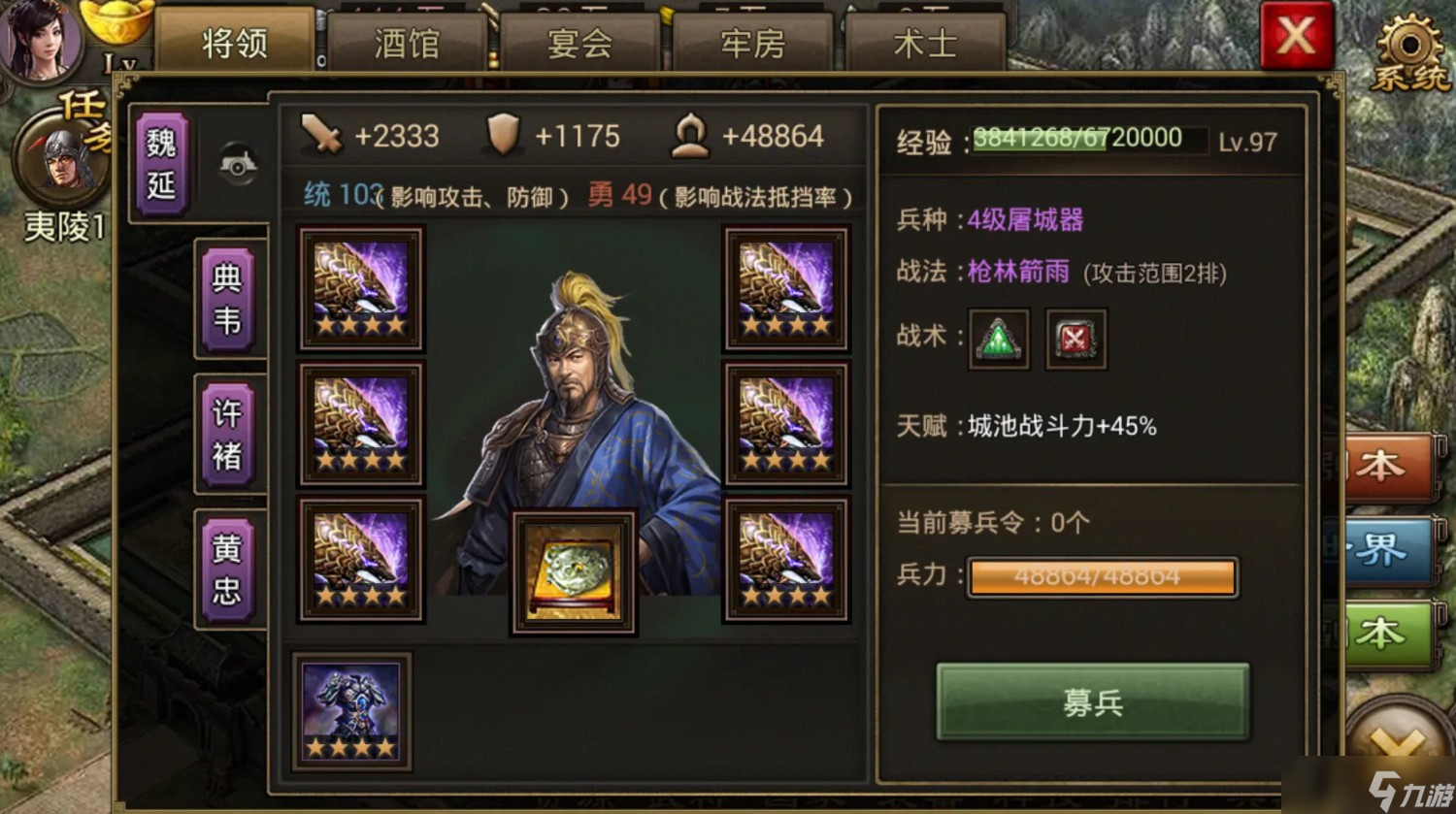
Task: Open the player avatar at top left
Action: 41,41
